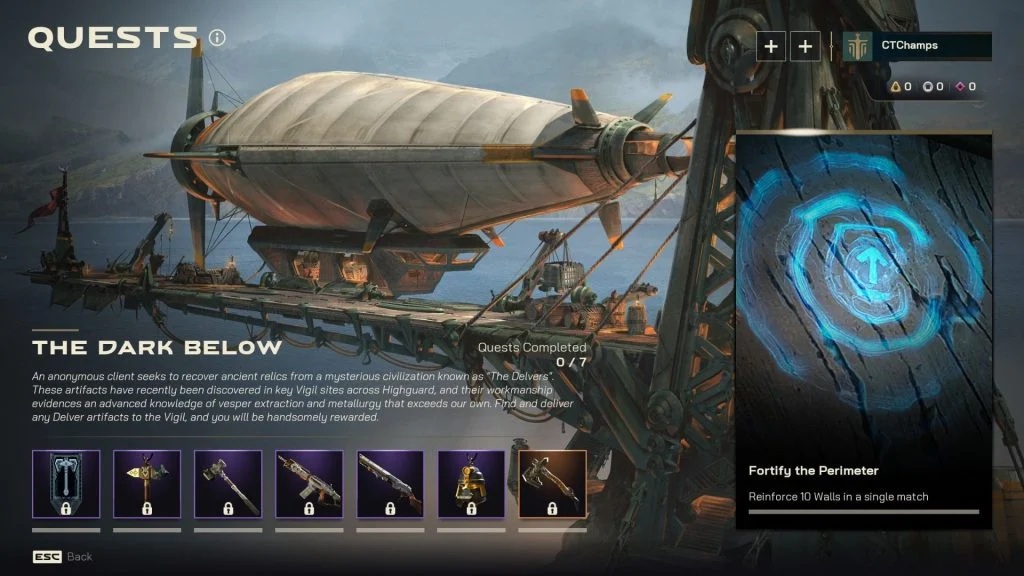Pick the long shotgun skin reward tile
1024x576 pixels.
pyautogui.click(x=390, y=484)
